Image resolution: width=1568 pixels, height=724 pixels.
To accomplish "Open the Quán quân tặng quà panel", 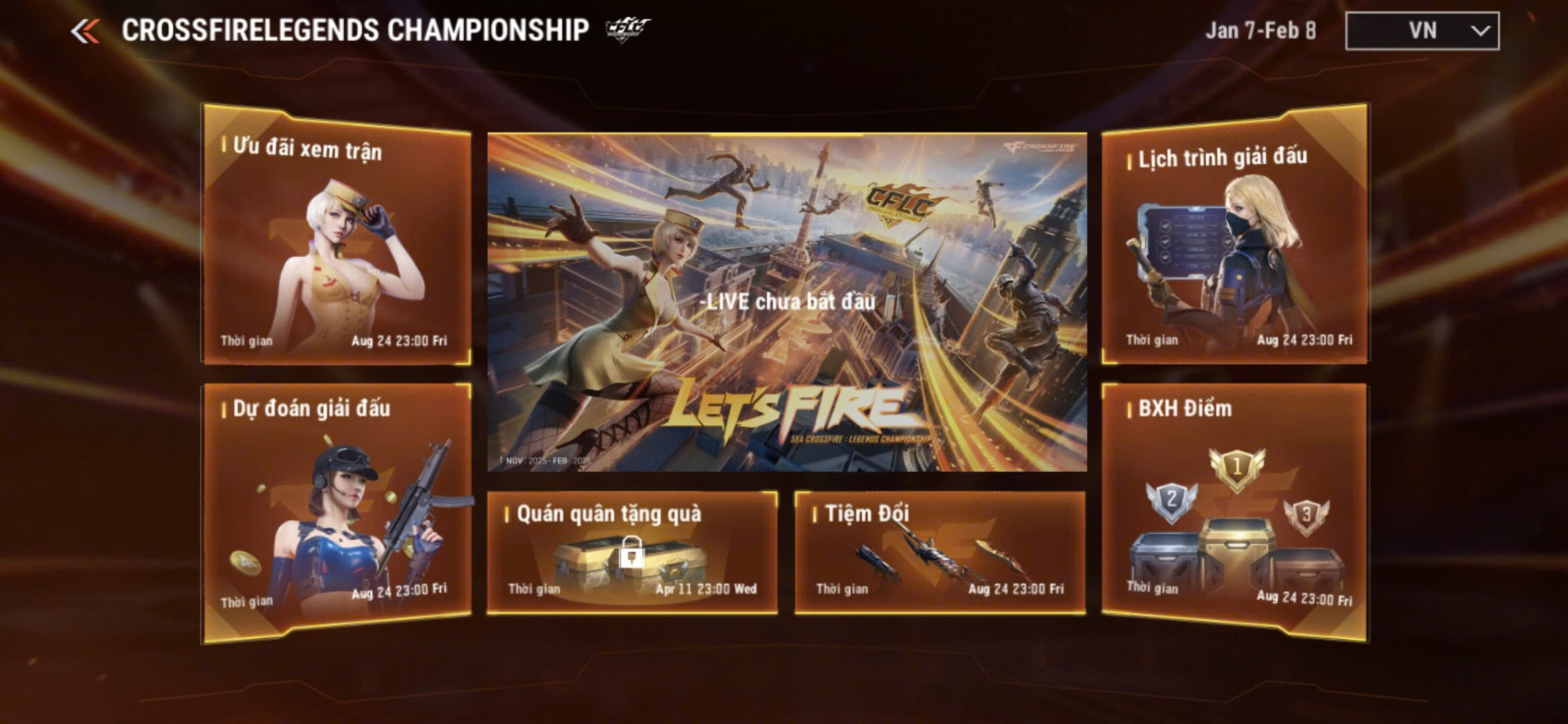I will [x=632, y=552].
